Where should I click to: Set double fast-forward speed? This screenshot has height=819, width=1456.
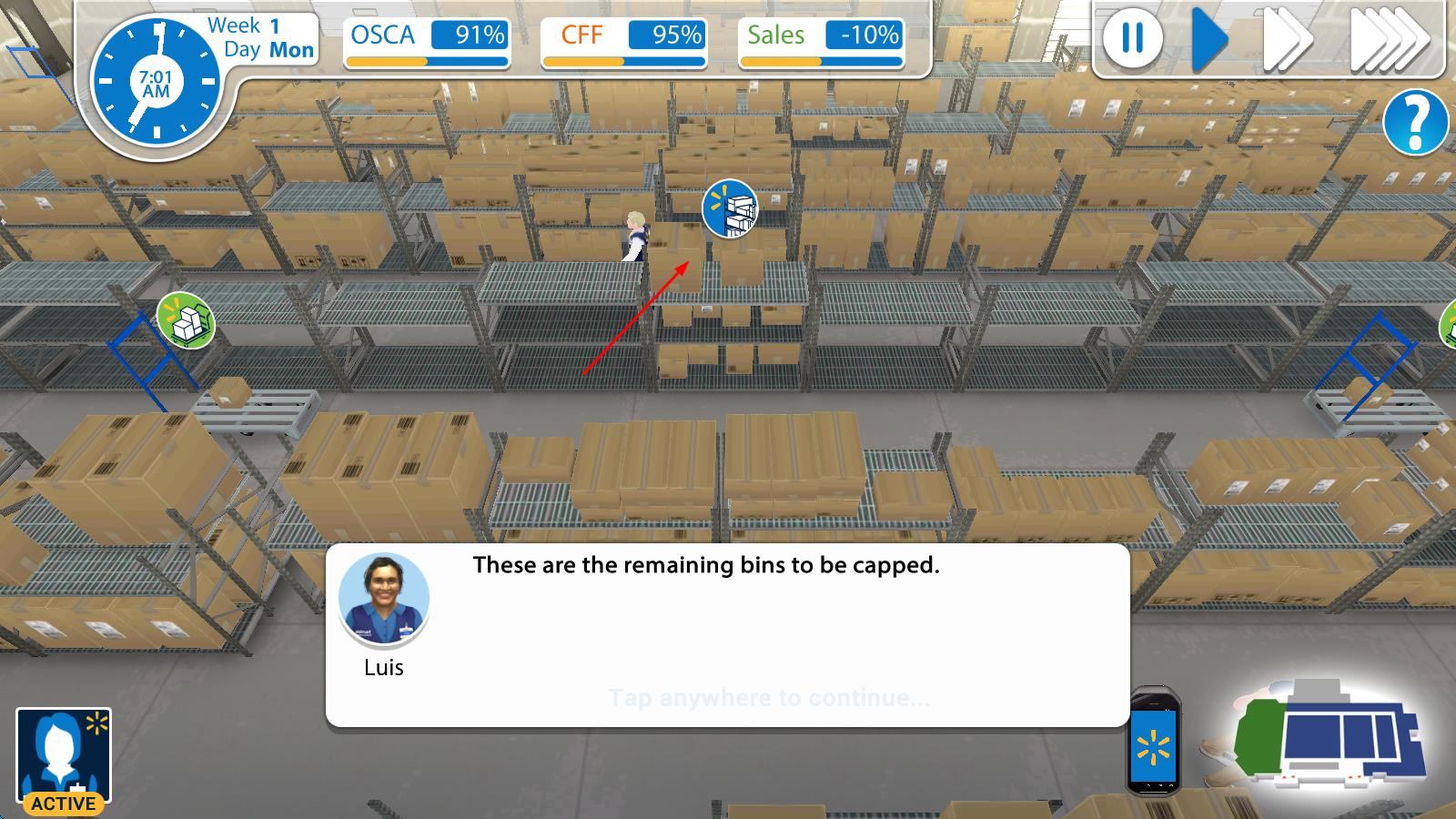(1287, 39)
